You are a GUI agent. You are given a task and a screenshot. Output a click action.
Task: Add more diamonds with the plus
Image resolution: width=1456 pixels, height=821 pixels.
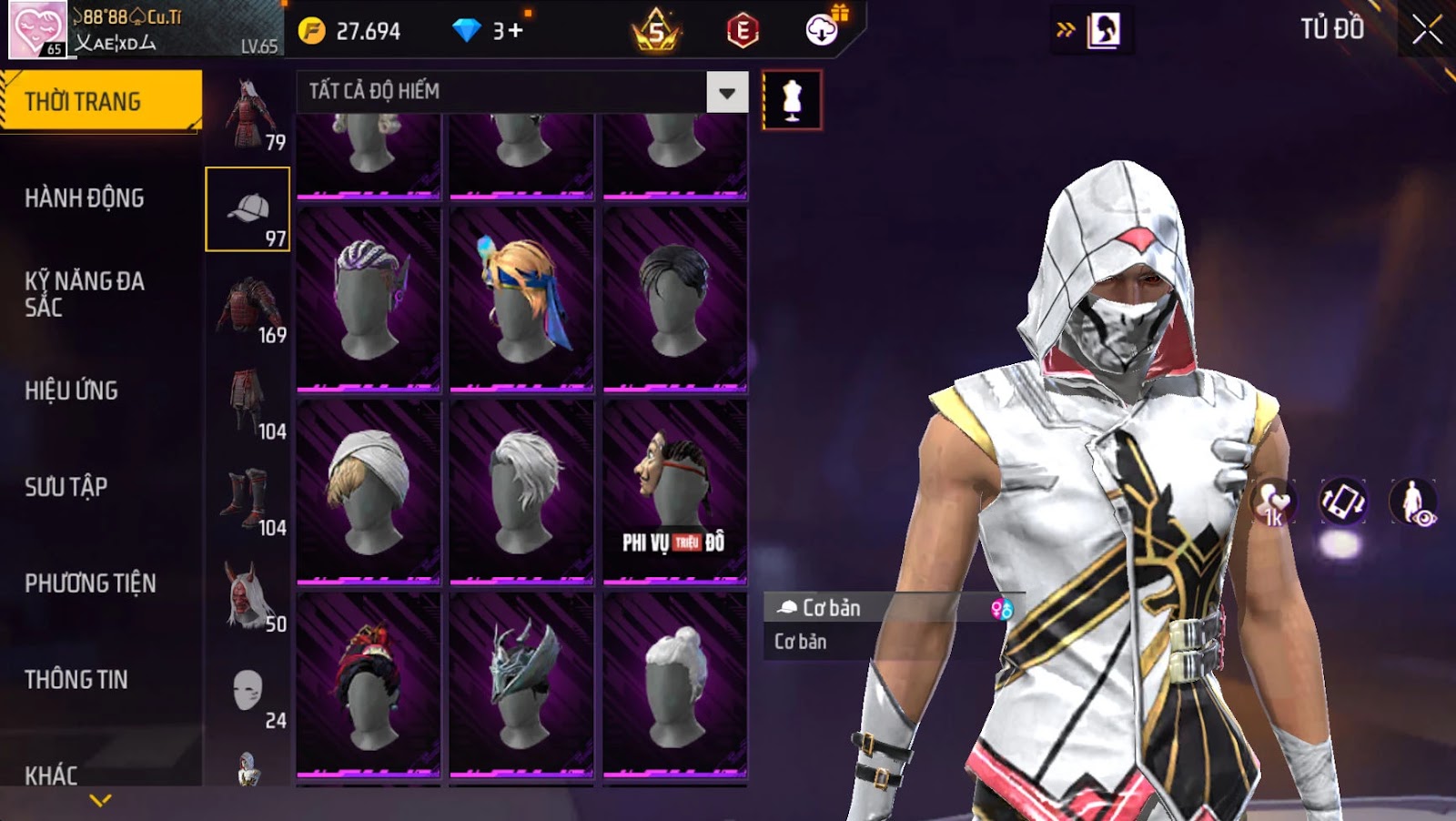tap(517, 31)
